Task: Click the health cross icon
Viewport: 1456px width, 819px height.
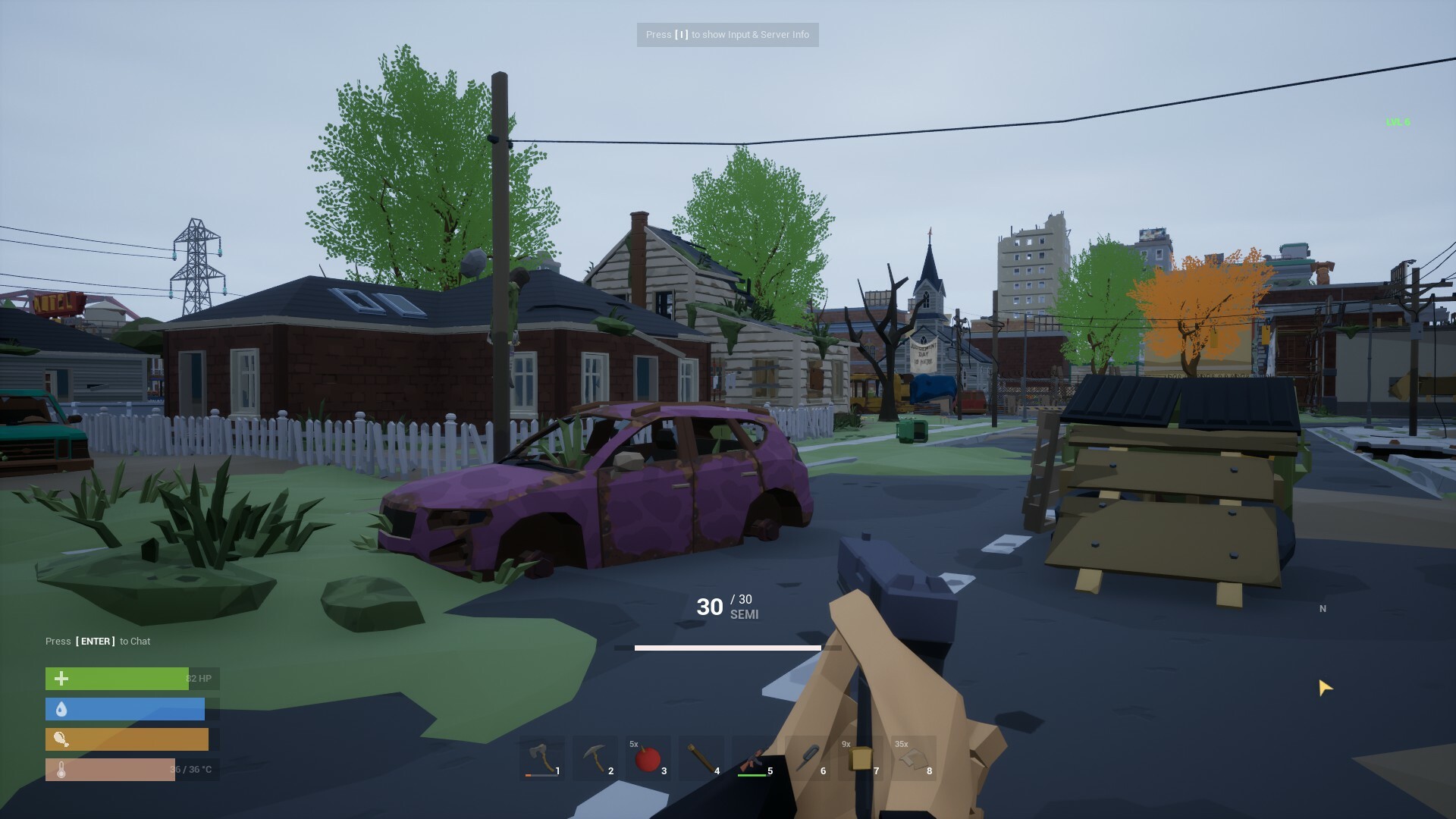Action: 61,679
